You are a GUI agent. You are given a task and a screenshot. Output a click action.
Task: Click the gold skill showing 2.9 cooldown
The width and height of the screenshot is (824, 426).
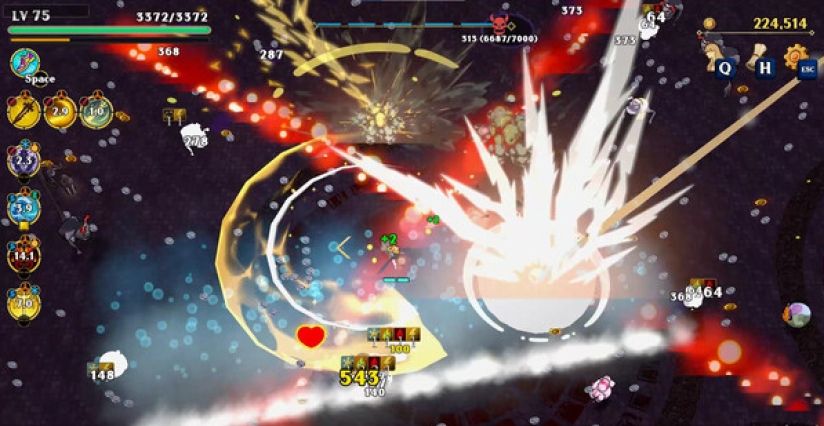pos(59,110)
